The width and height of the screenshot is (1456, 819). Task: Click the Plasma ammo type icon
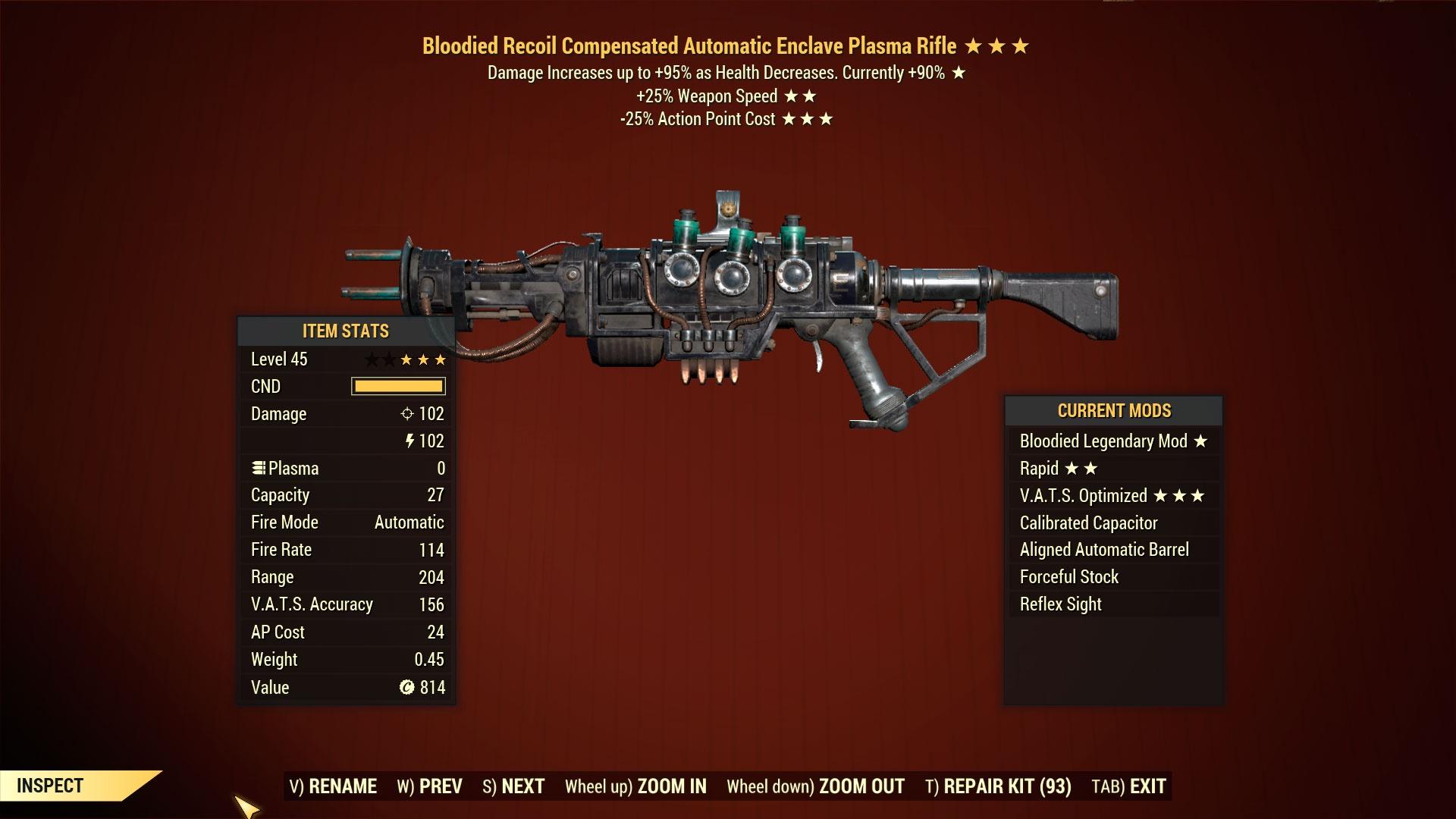[x=259, y=468]
